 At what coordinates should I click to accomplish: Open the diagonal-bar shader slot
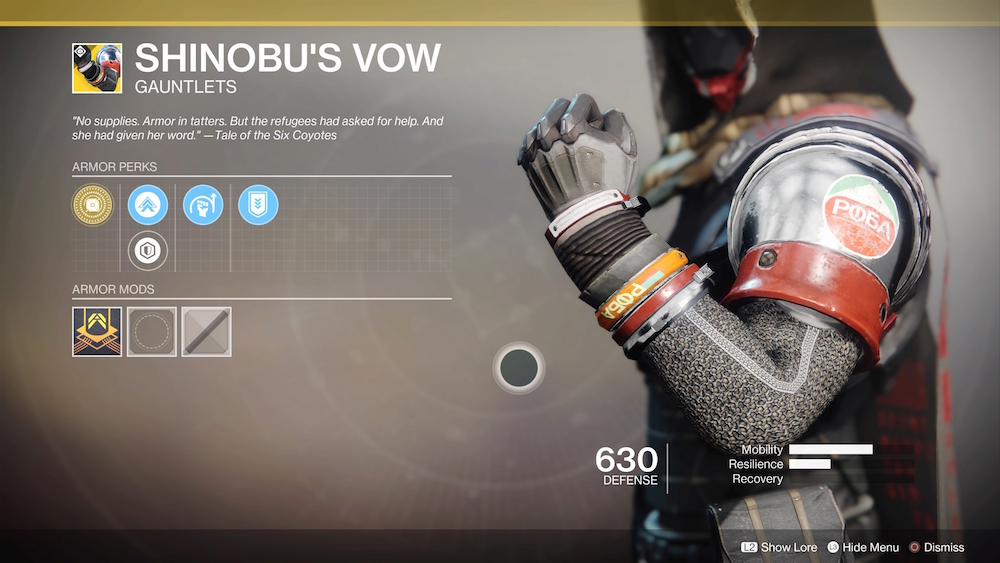tap(207, 332)
